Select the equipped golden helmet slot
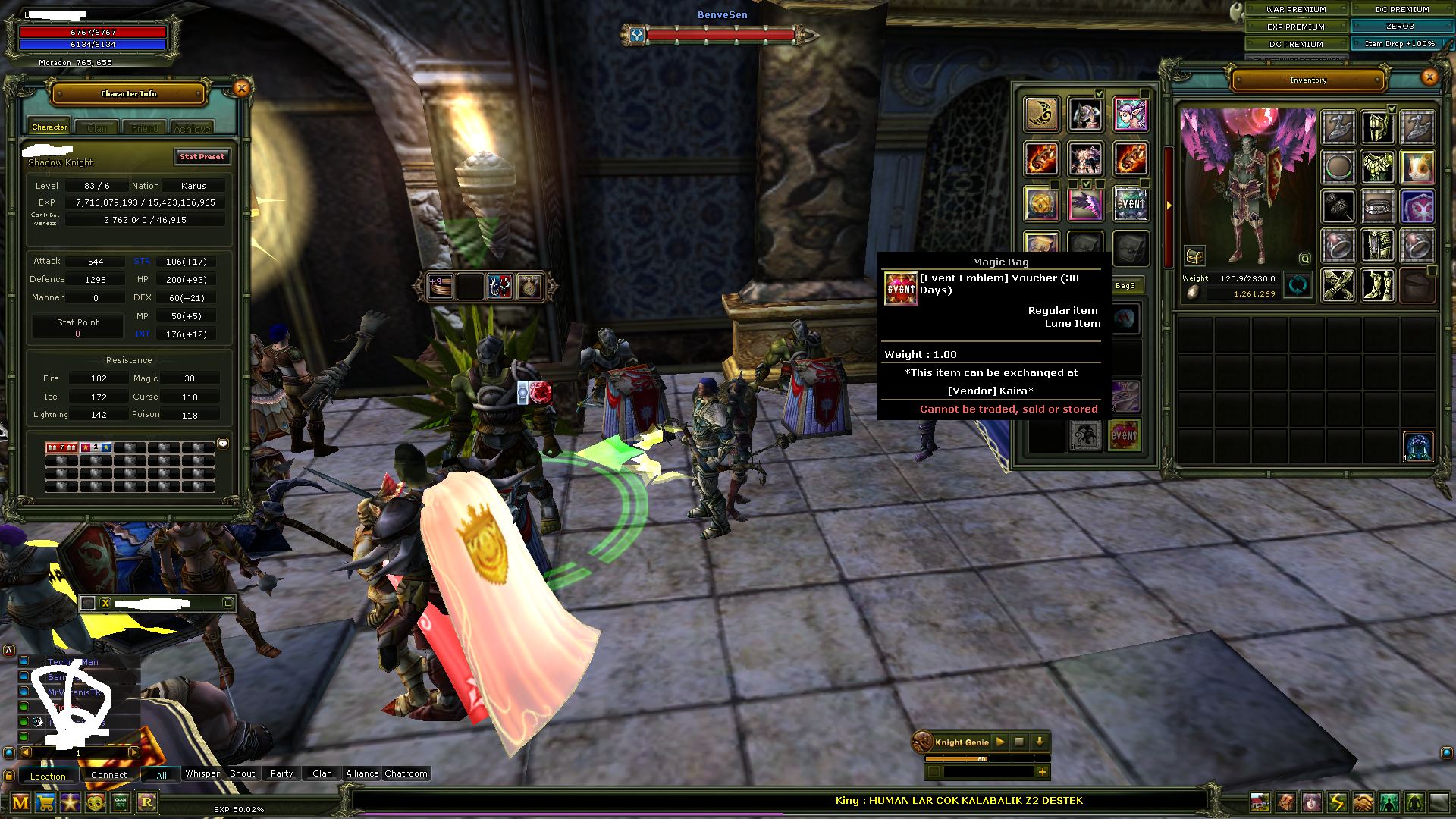 (1377, 127)
